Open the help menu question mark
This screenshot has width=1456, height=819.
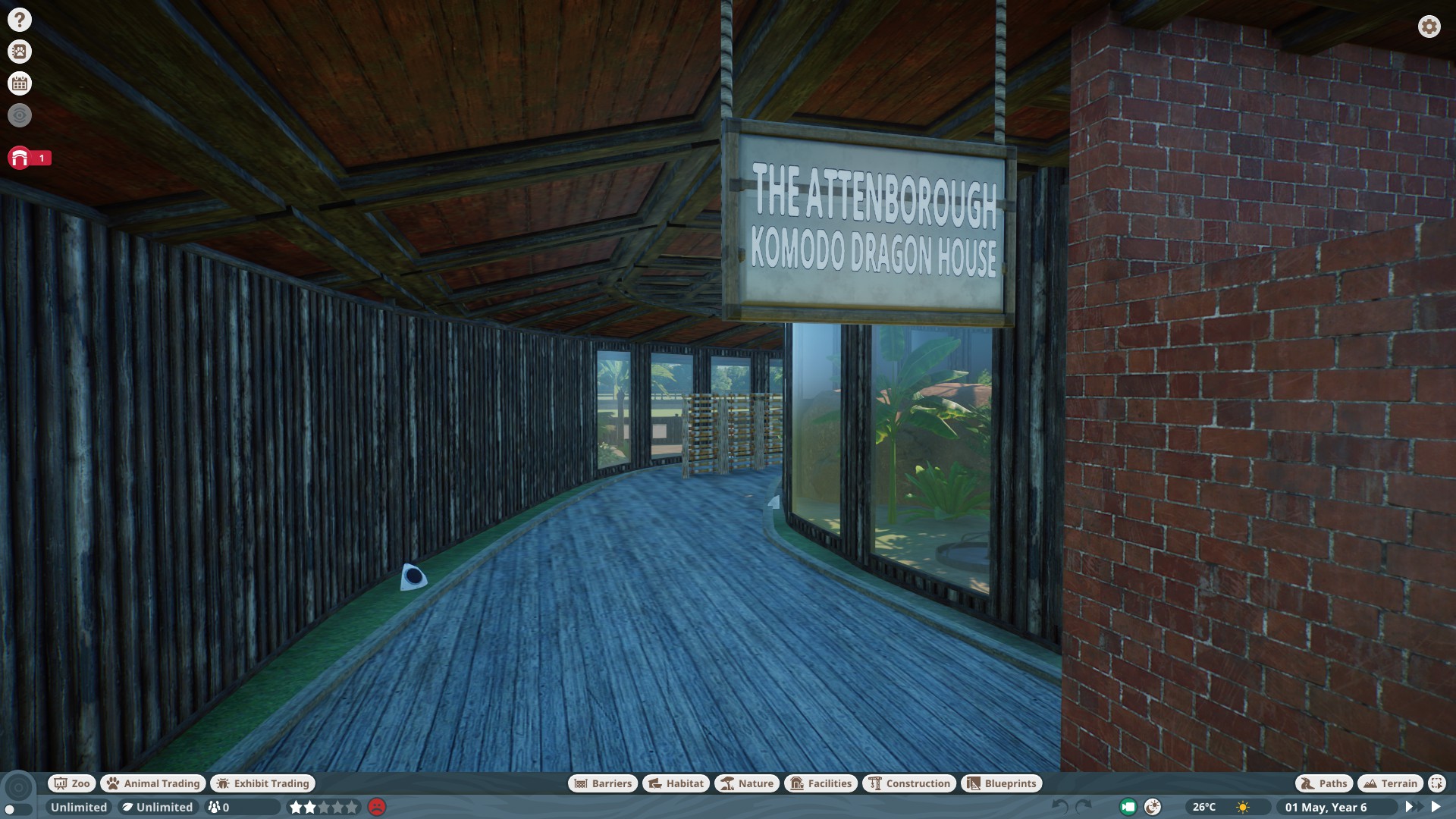pos(19,18)
